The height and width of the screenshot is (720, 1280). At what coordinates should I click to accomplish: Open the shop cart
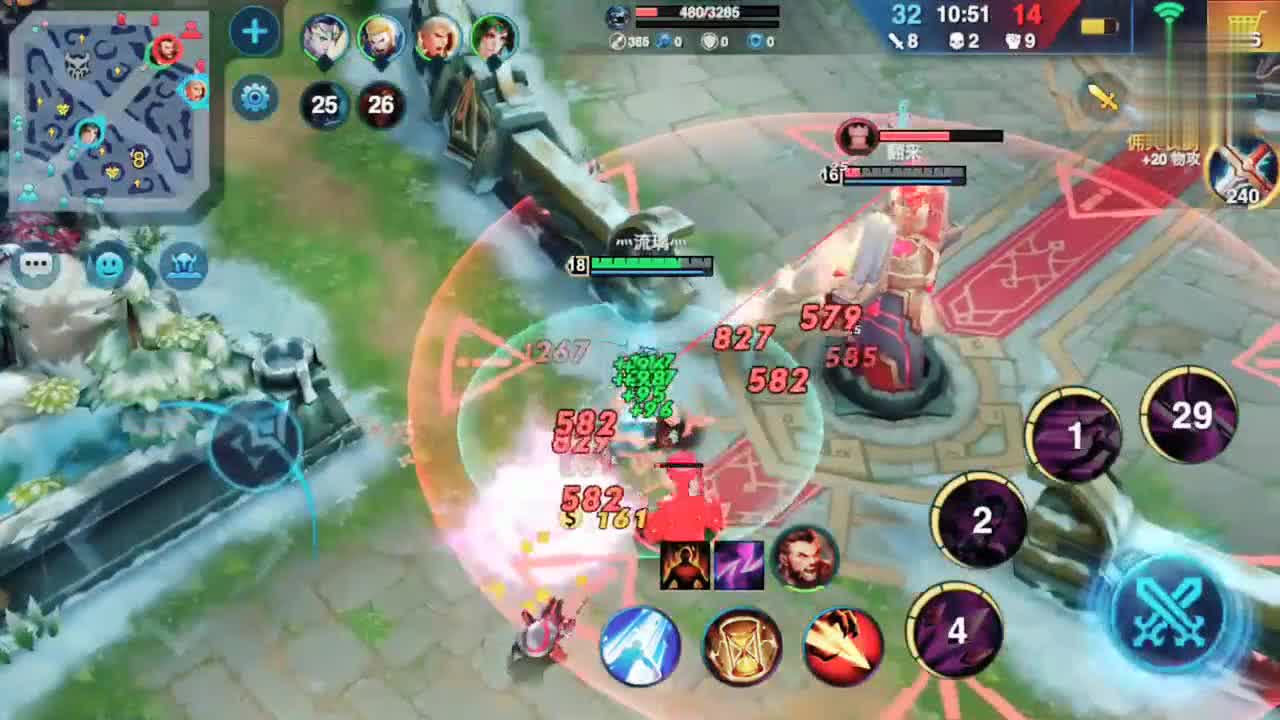point(1244,27)
